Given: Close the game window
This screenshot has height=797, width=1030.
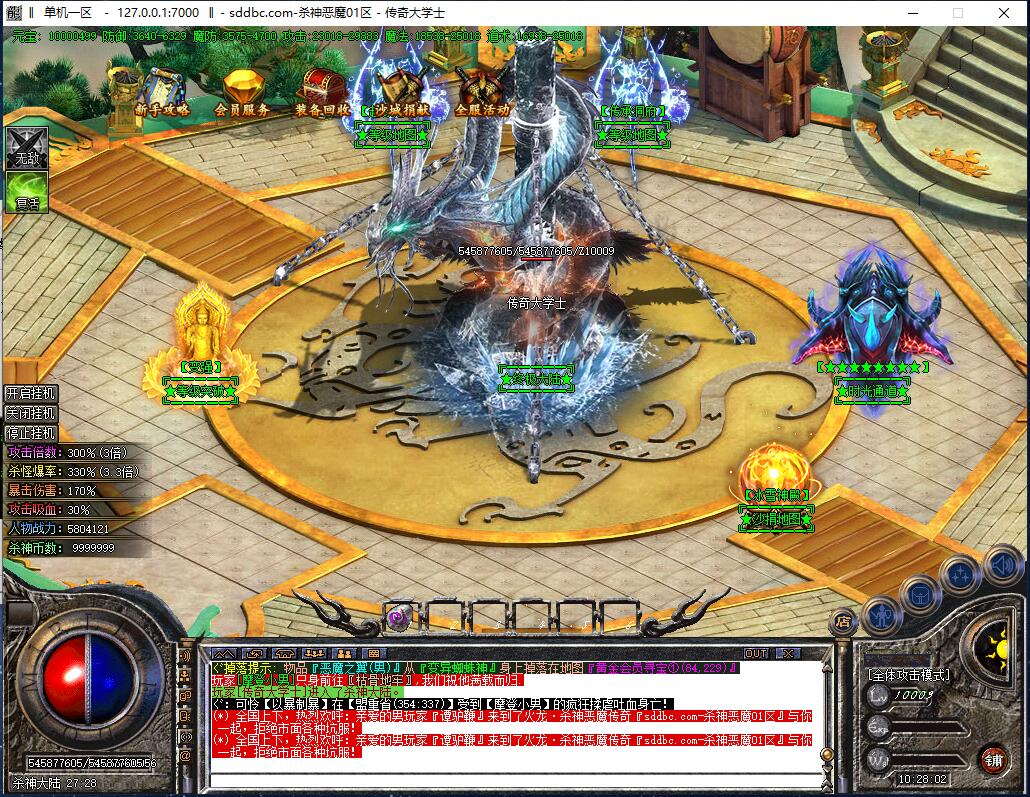Looking at the screenshot, I should [1003, 13].
